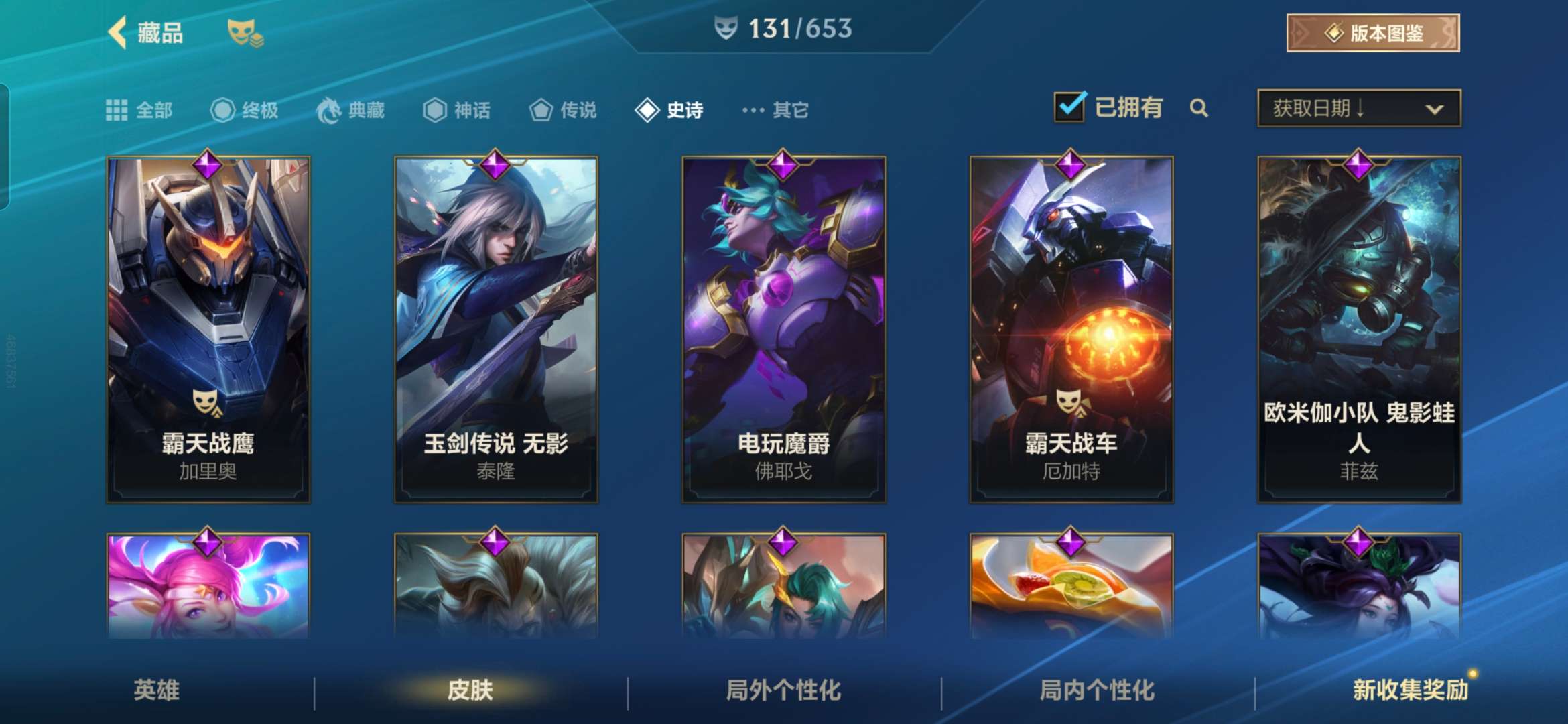View the 电玩魔爵 佛耶戈 skin card

[x=783, y=329]
